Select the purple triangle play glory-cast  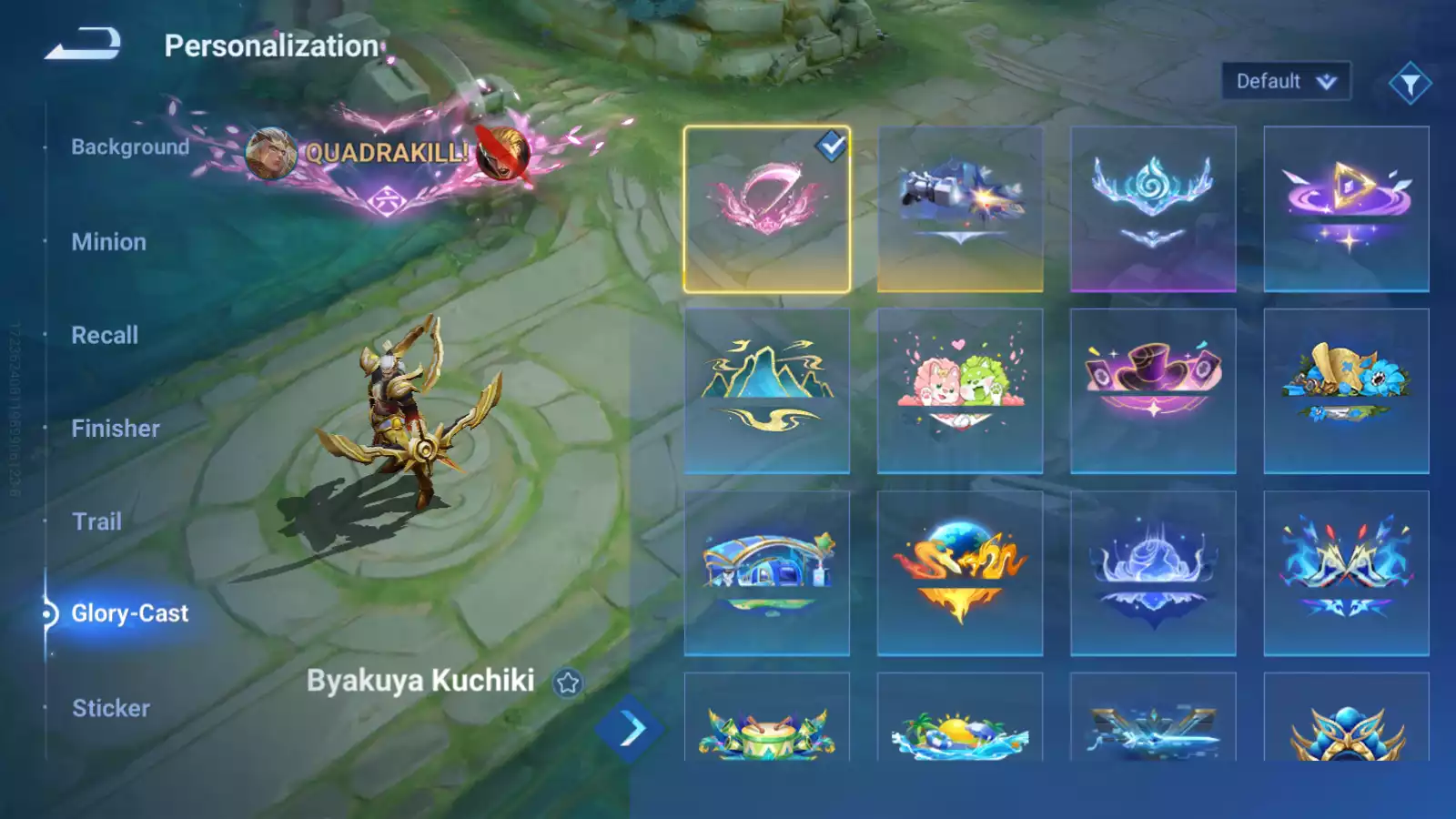pos(1346,209)
